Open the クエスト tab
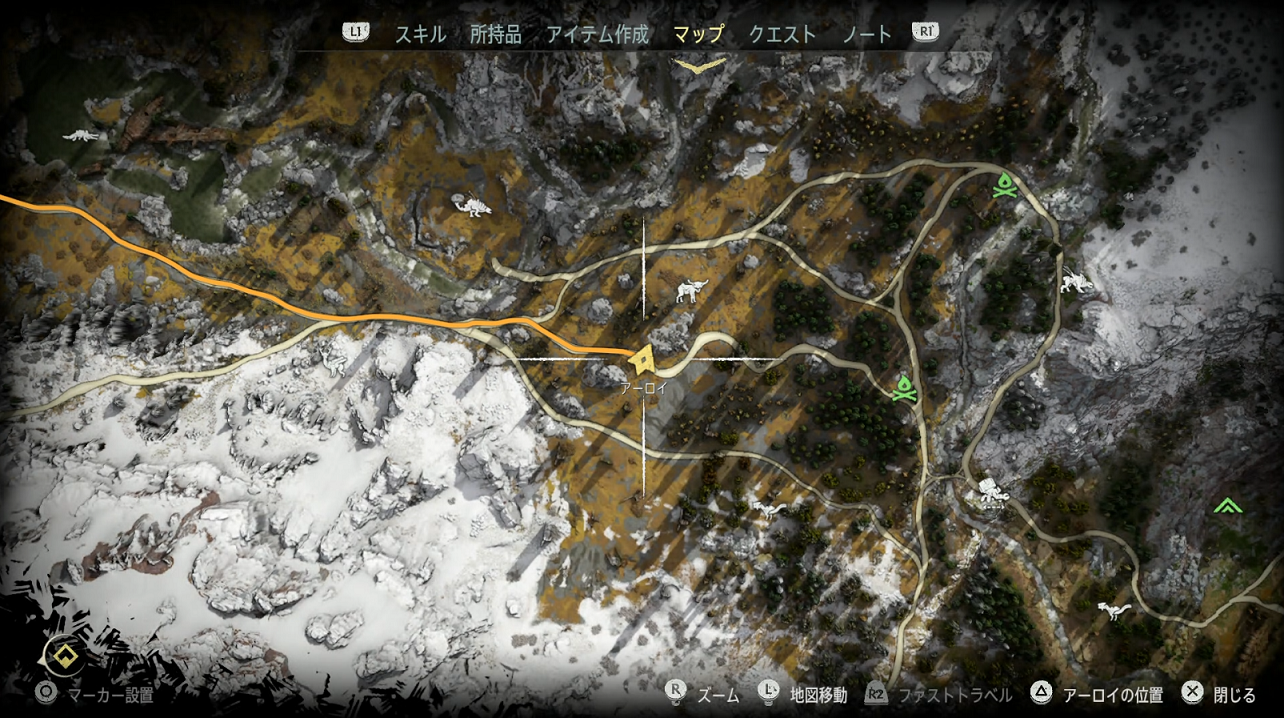Screen dimensions: 1284x718 (782, 34)
